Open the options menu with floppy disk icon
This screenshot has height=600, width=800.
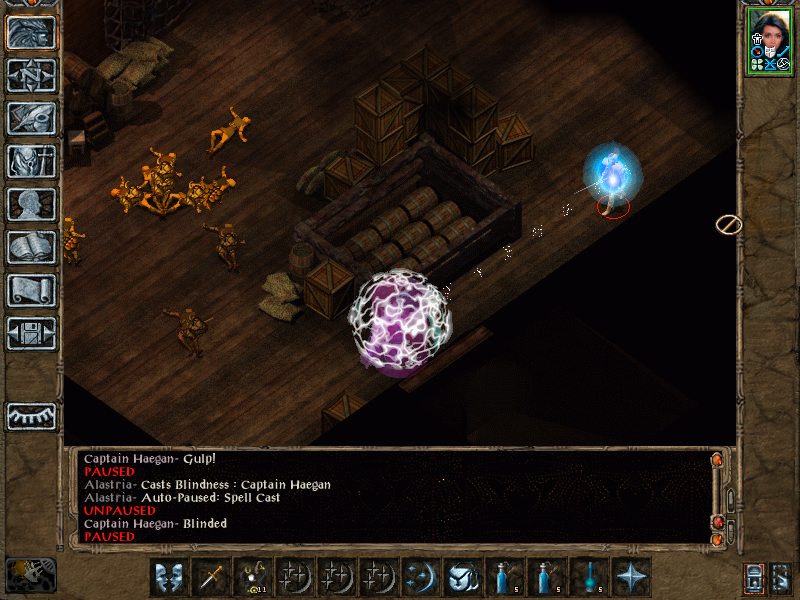32,333
